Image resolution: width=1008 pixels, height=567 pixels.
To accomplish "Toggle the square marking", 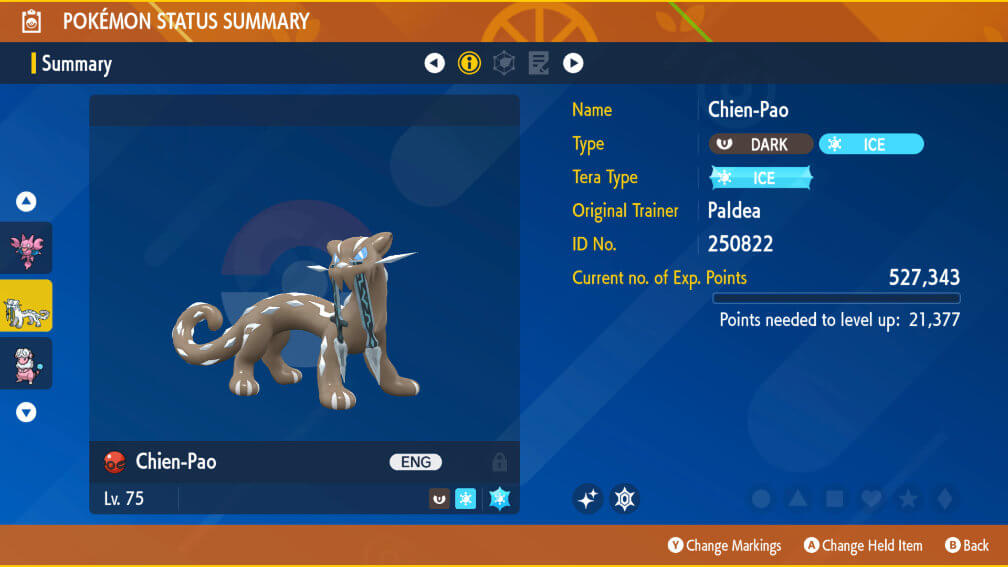I will coord(834,498).
